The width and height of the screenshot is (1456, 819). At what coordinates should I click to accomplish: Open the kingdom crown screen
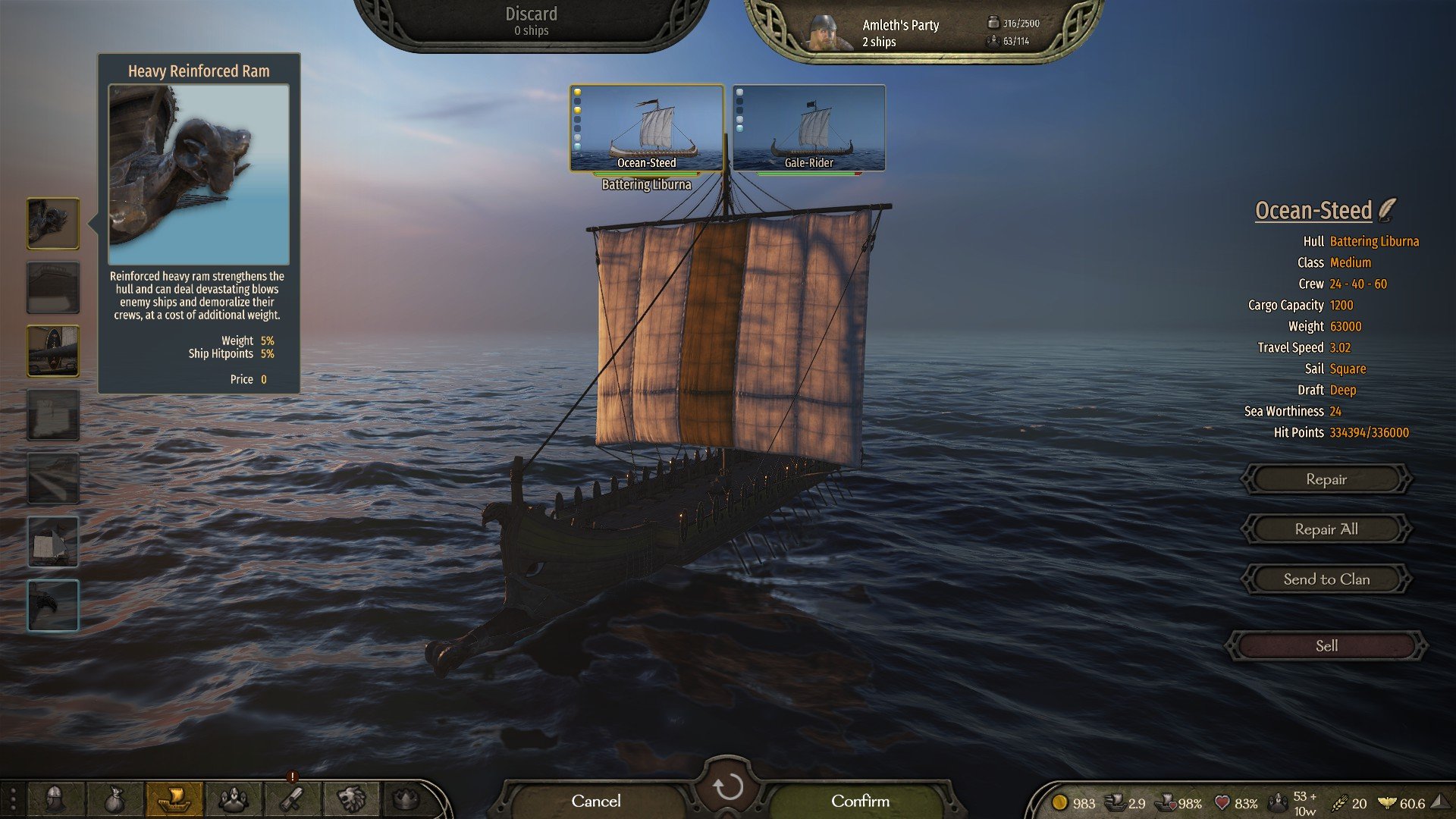(x=407, y=799)
